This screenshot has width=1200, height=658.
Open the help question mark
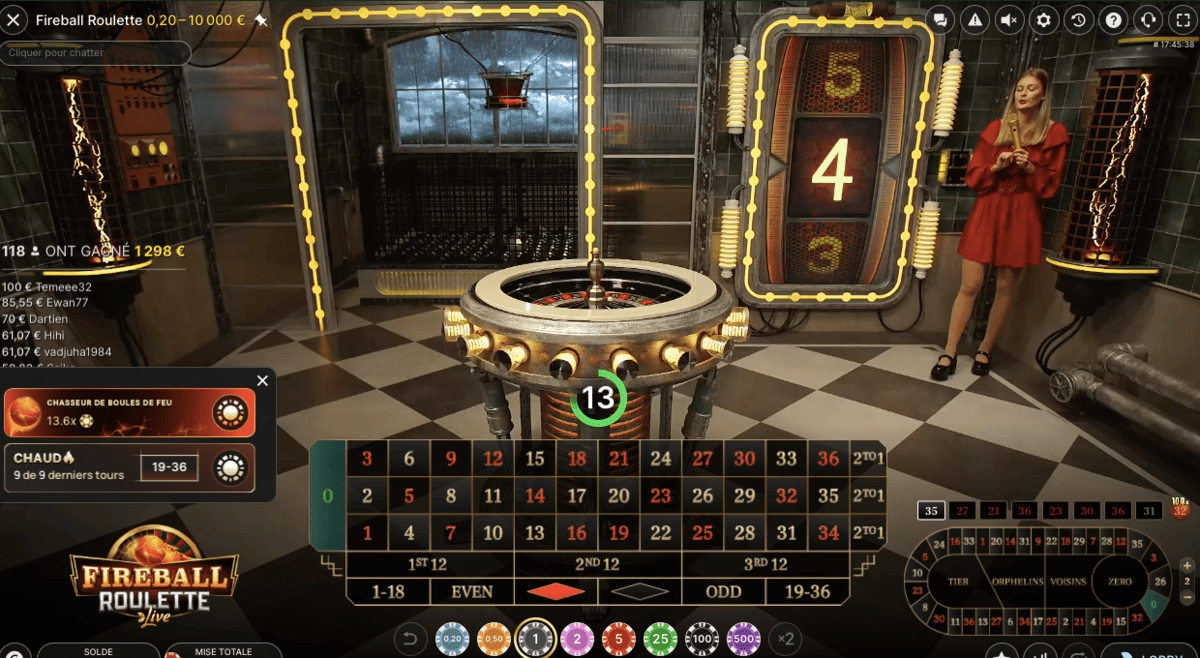click(1113, 20)
